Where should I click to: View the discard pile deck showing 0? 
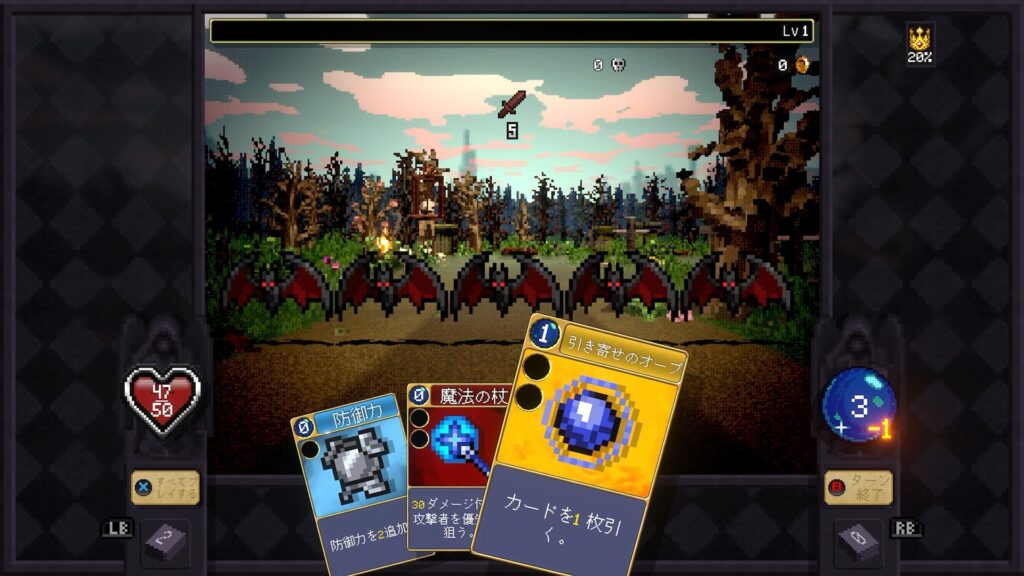click(x=859, y=542)
